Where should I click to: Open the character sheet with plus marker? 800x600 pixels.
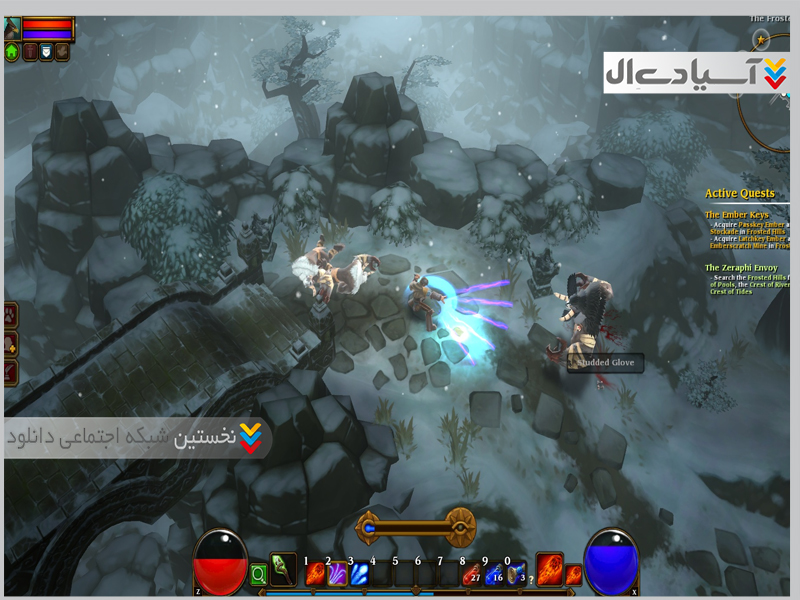(x=12, y=344)
